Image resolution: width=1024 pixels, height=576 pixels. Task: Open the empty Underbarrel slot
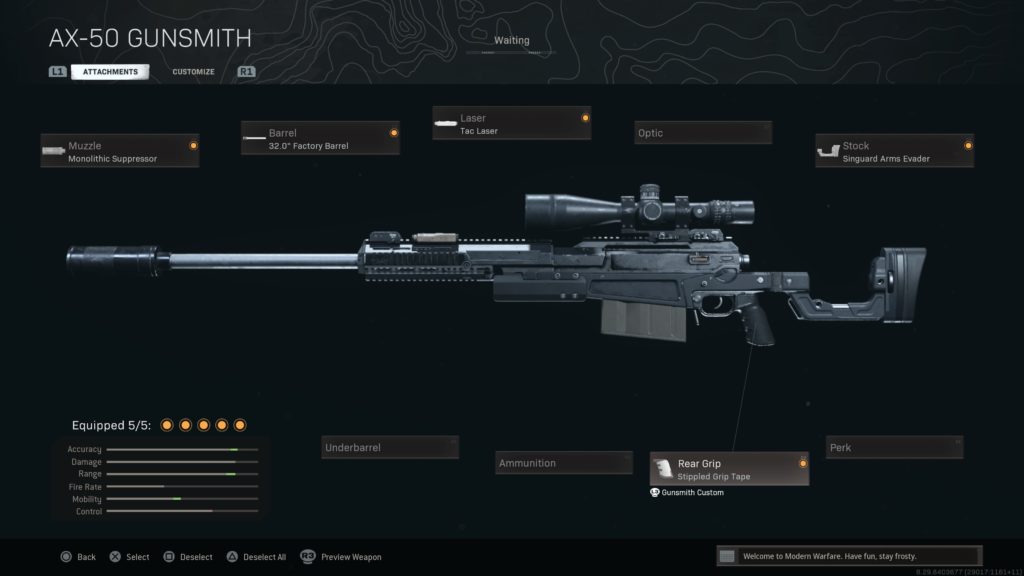pyautogui.click(x=390, y=447)
